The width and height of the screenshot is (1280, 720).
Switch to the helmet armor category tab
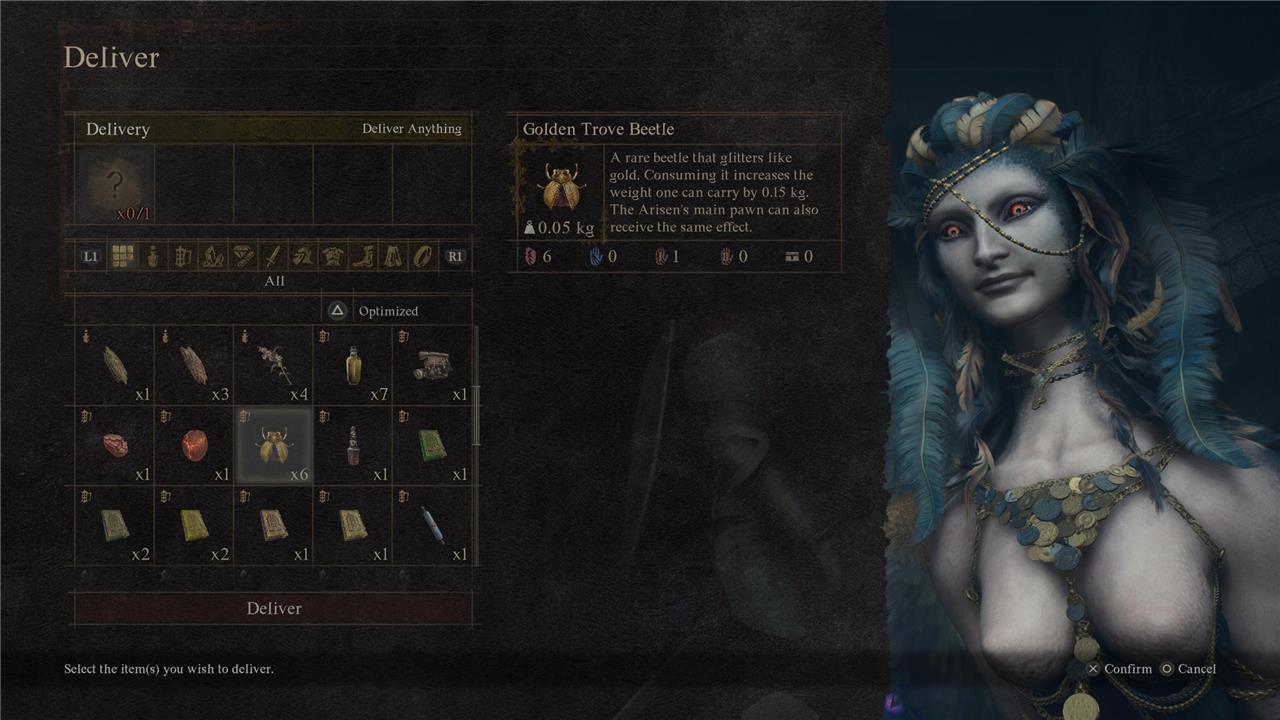pyautogui.click(x=303, y=256)
